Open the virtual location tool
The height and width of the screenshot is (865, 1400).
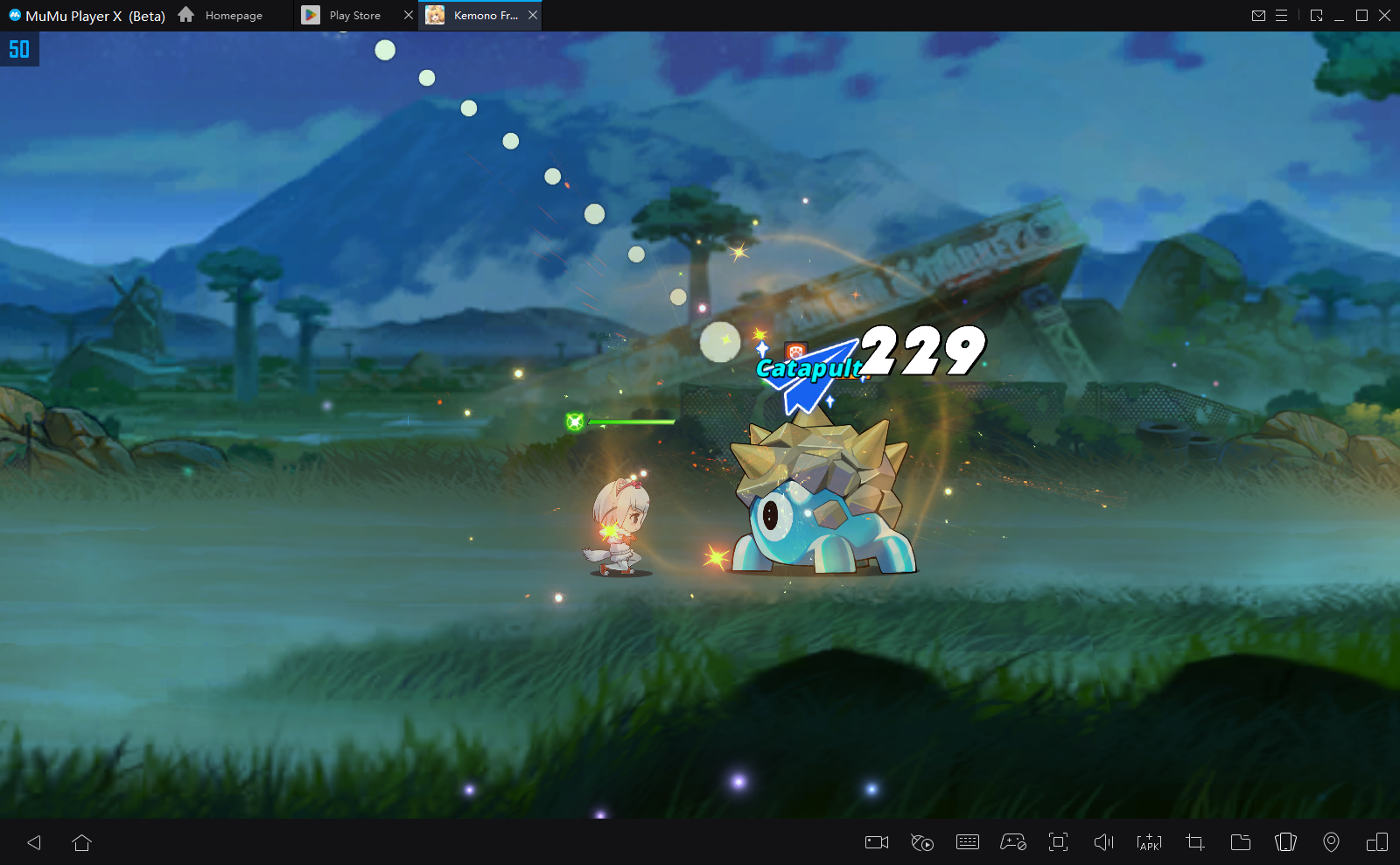click(x=1332, y=842)
